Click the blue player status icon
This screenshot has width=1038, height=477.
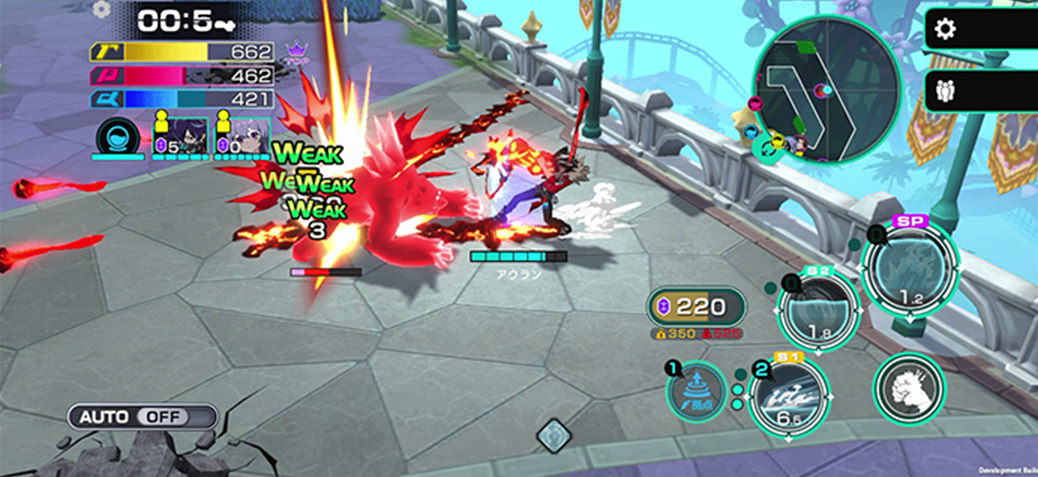[x=117, y=136]
